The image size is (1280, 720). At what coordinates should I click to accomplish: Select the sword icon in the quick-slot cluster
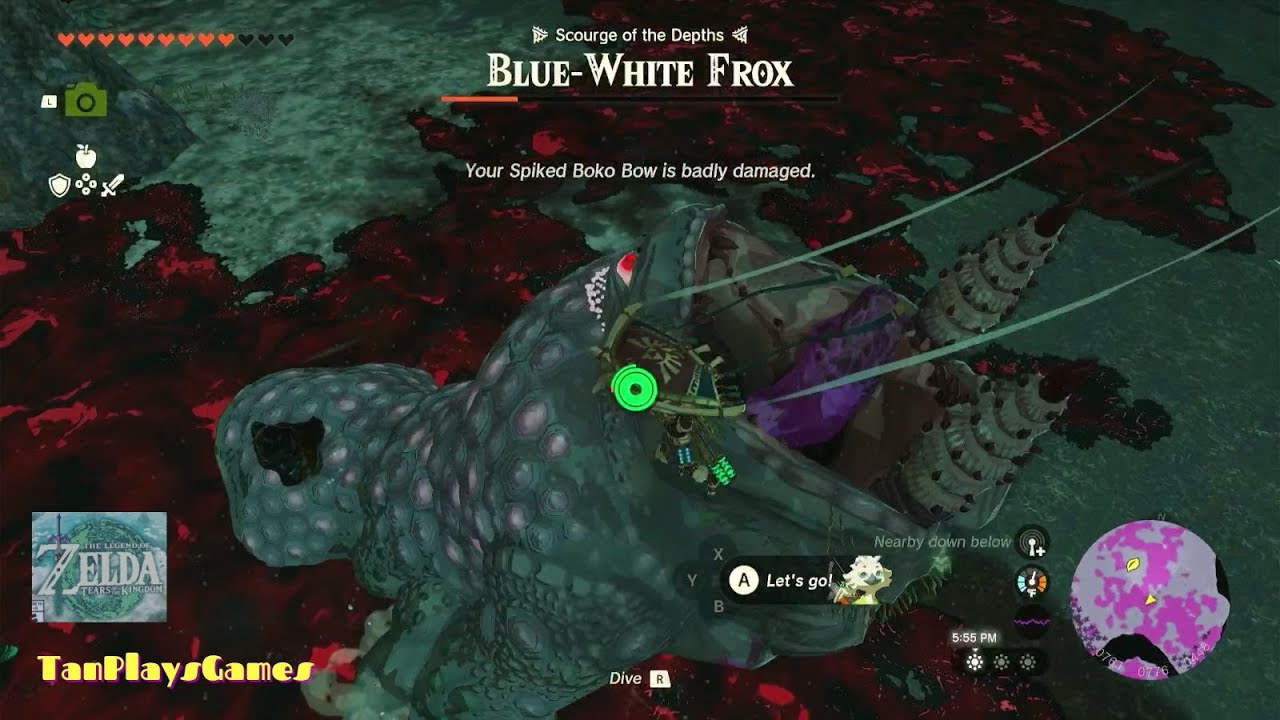point(112,183)
